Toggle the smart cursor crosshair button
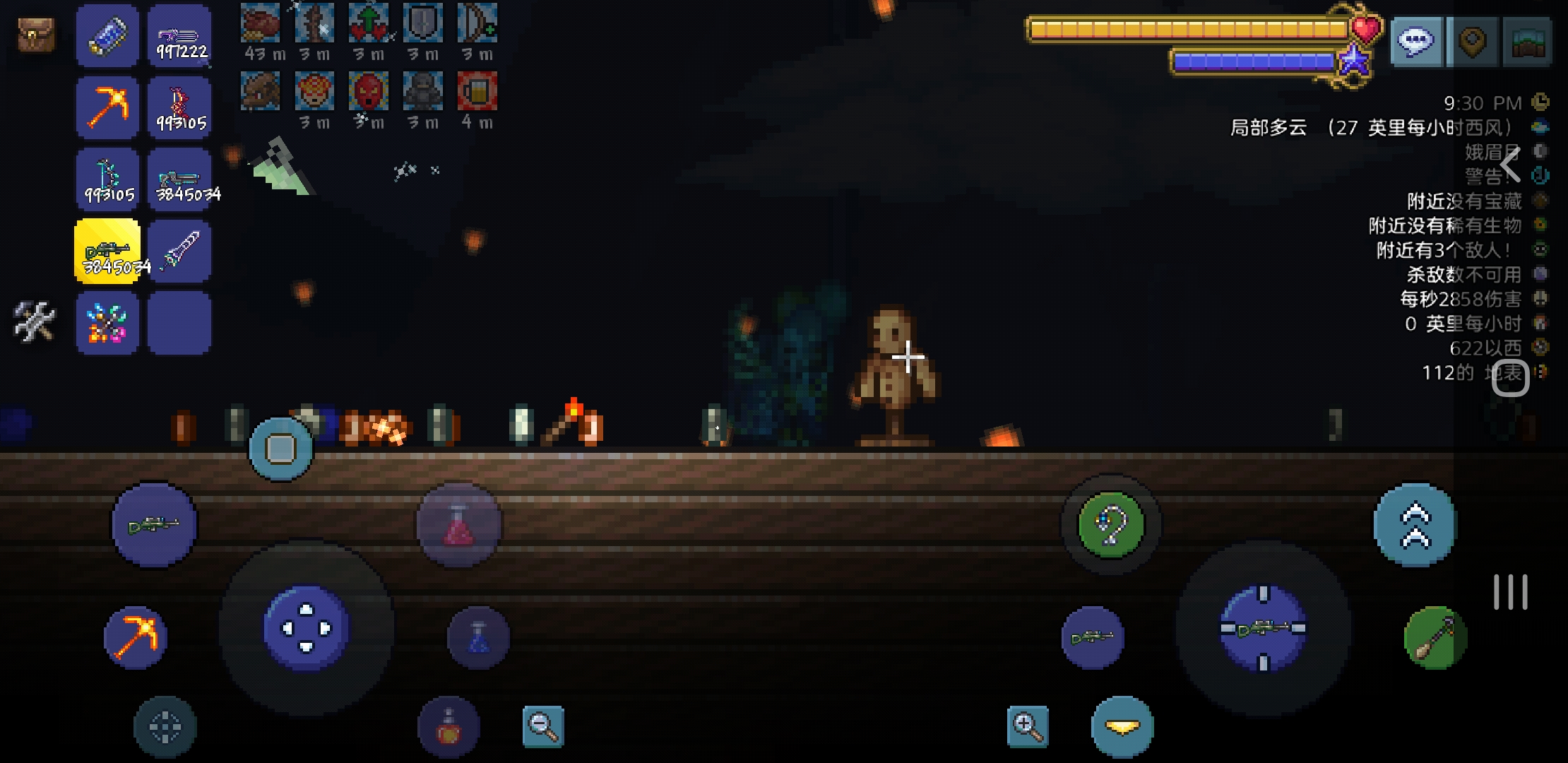 (165, 727)
